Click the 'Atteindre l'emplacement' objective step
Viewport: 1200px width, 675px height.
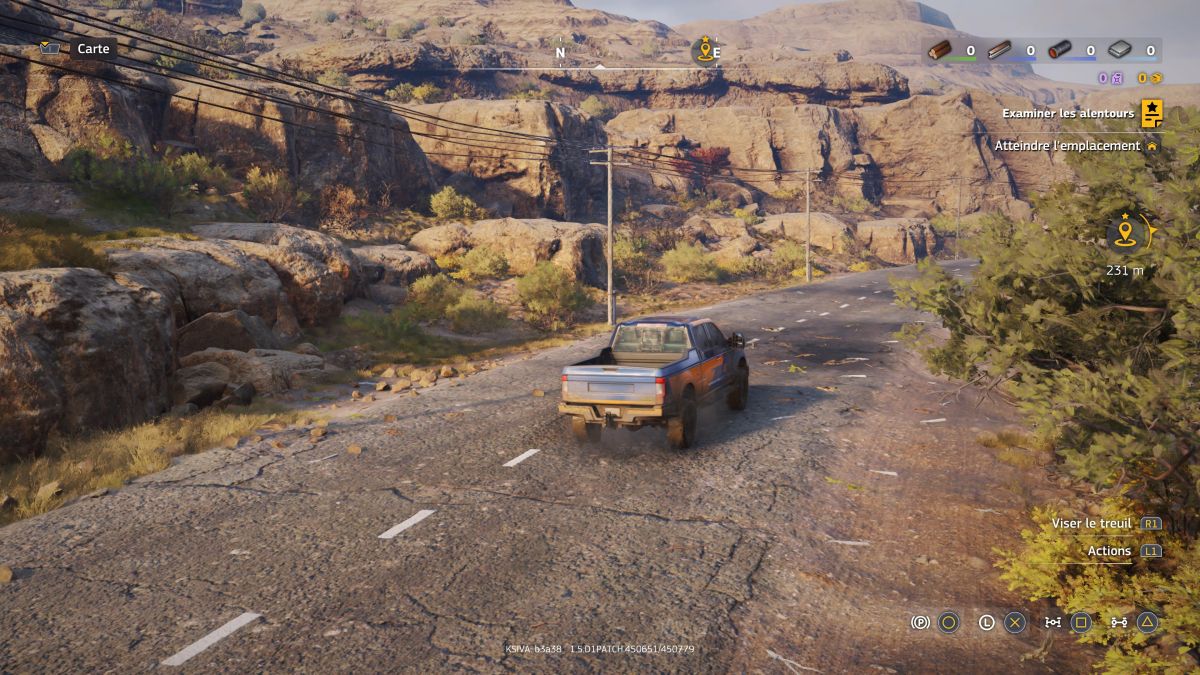point(1067,146)
